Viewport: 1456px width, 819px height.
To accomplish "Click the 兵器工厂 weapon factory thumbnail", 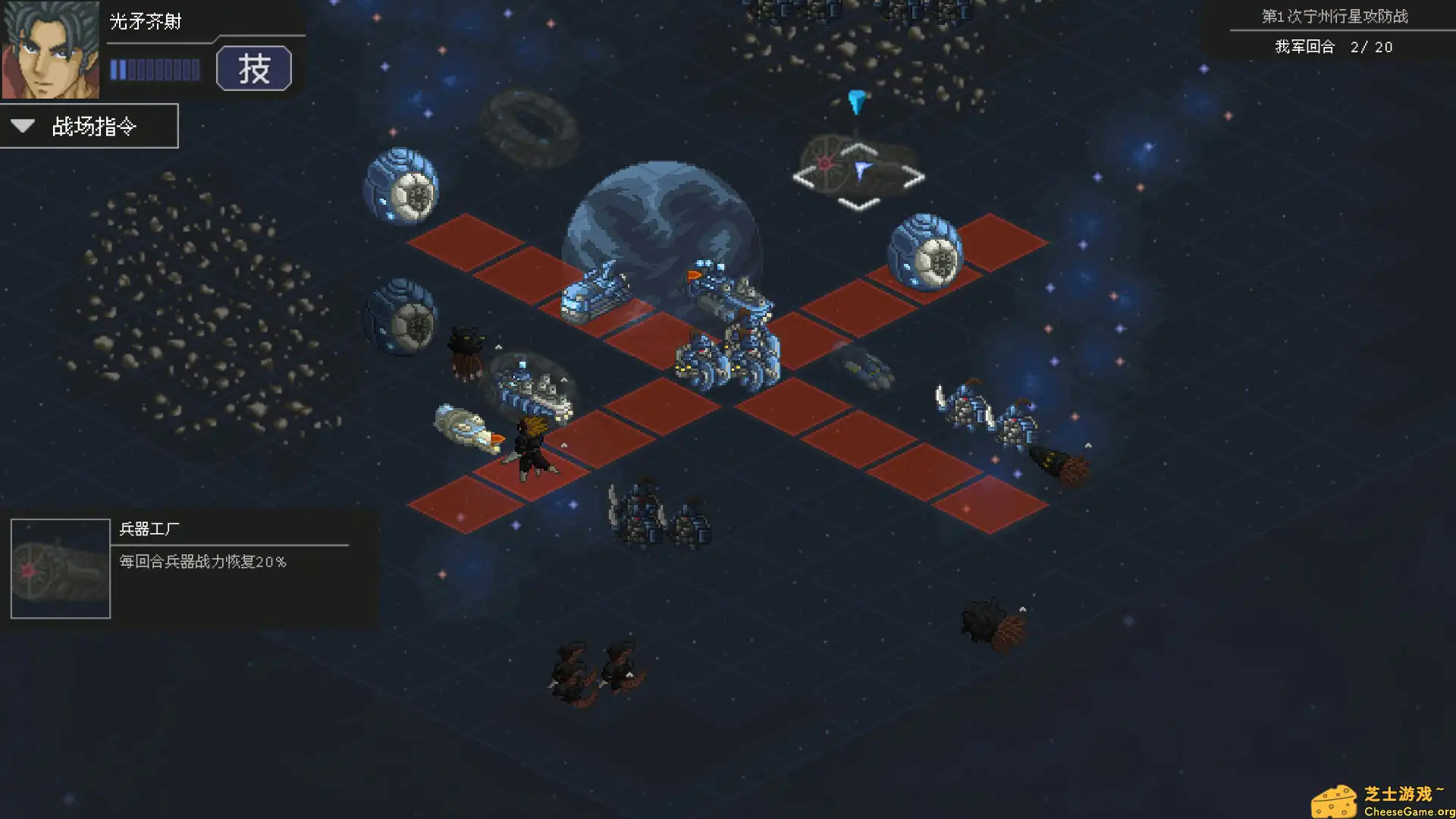I will click(60, 567).
